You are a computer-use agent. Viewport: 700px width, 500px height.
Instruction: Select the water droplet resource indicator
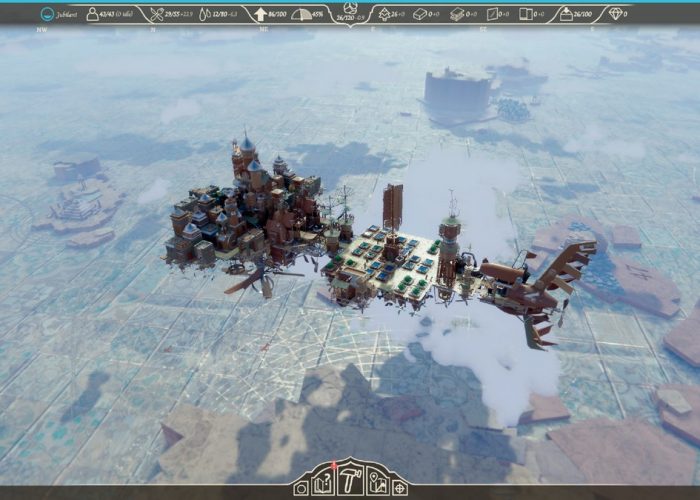click(223, 15)
